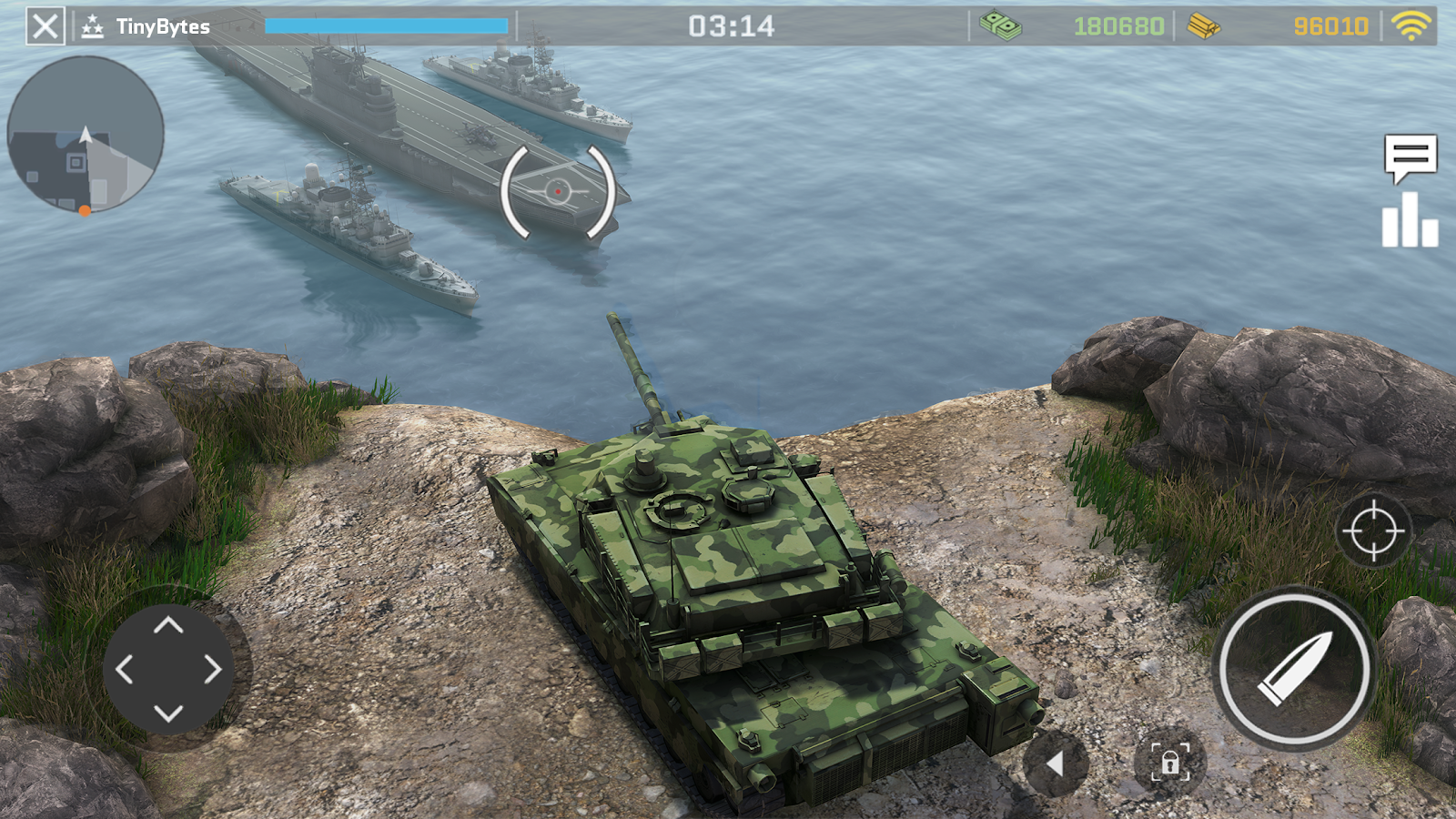Fire the main cannon shell button

point(1294,669)
